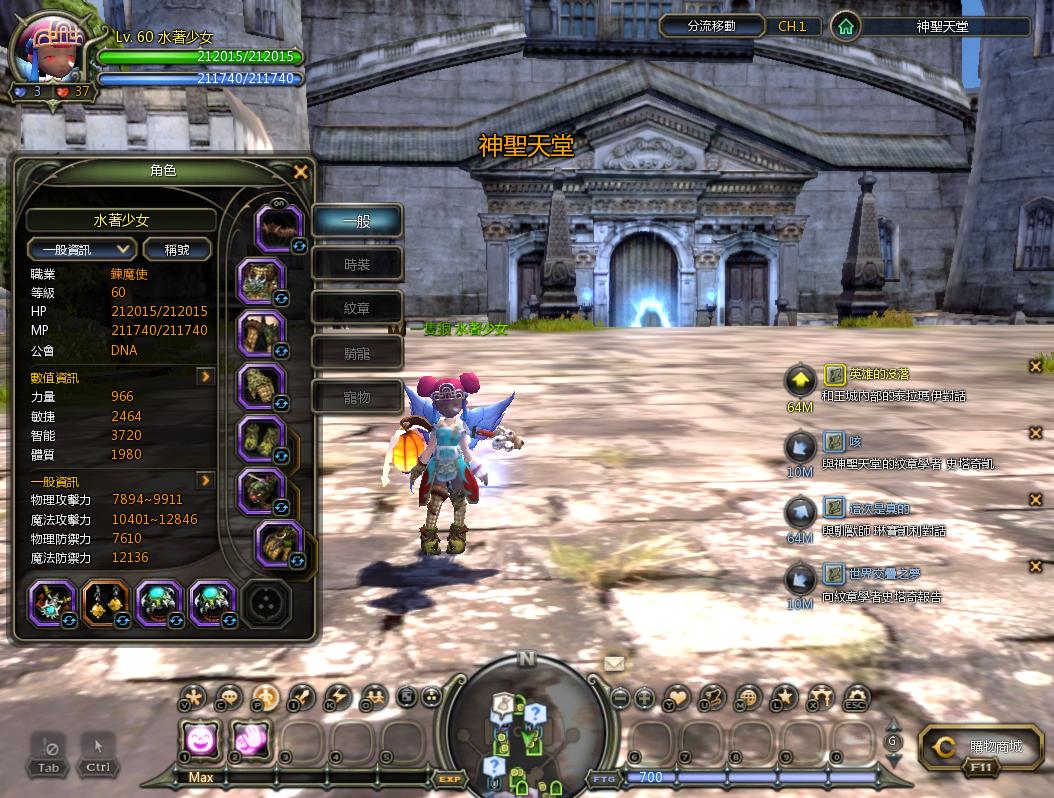Show the 寵物 tab

(357, 397)
